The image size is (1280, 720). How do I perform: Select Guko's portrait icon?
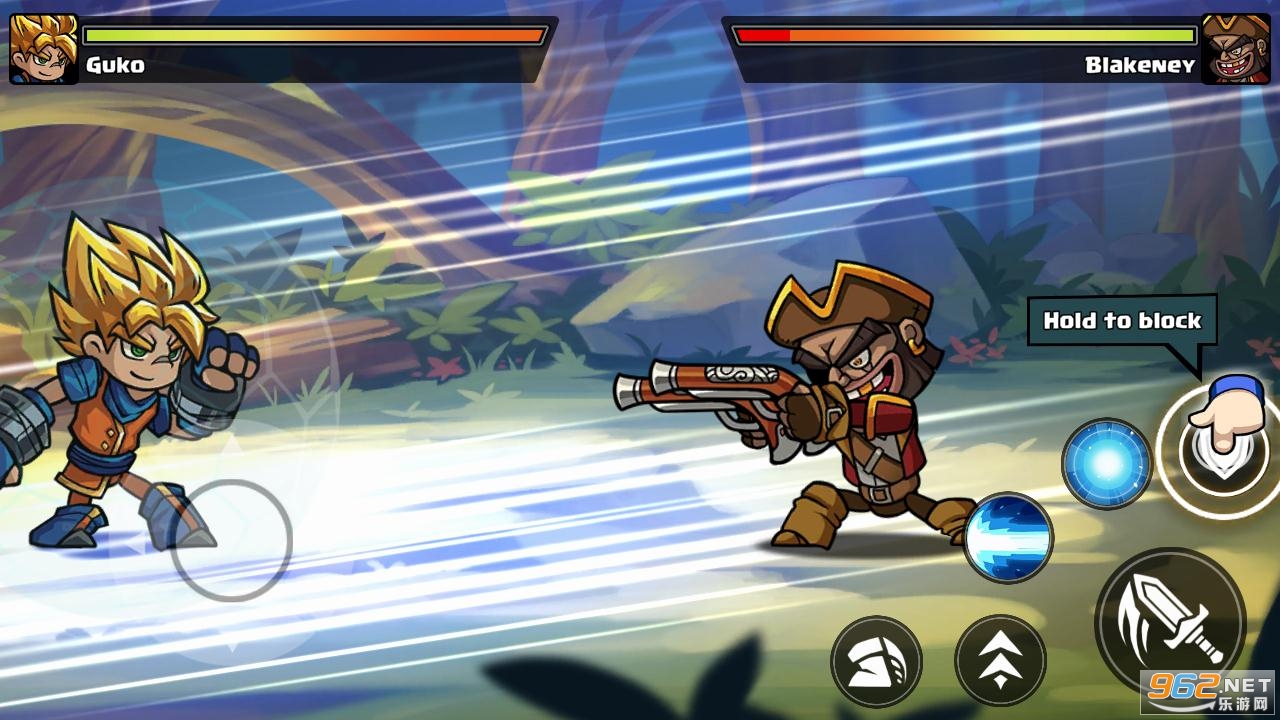click(x=44, y=48)
